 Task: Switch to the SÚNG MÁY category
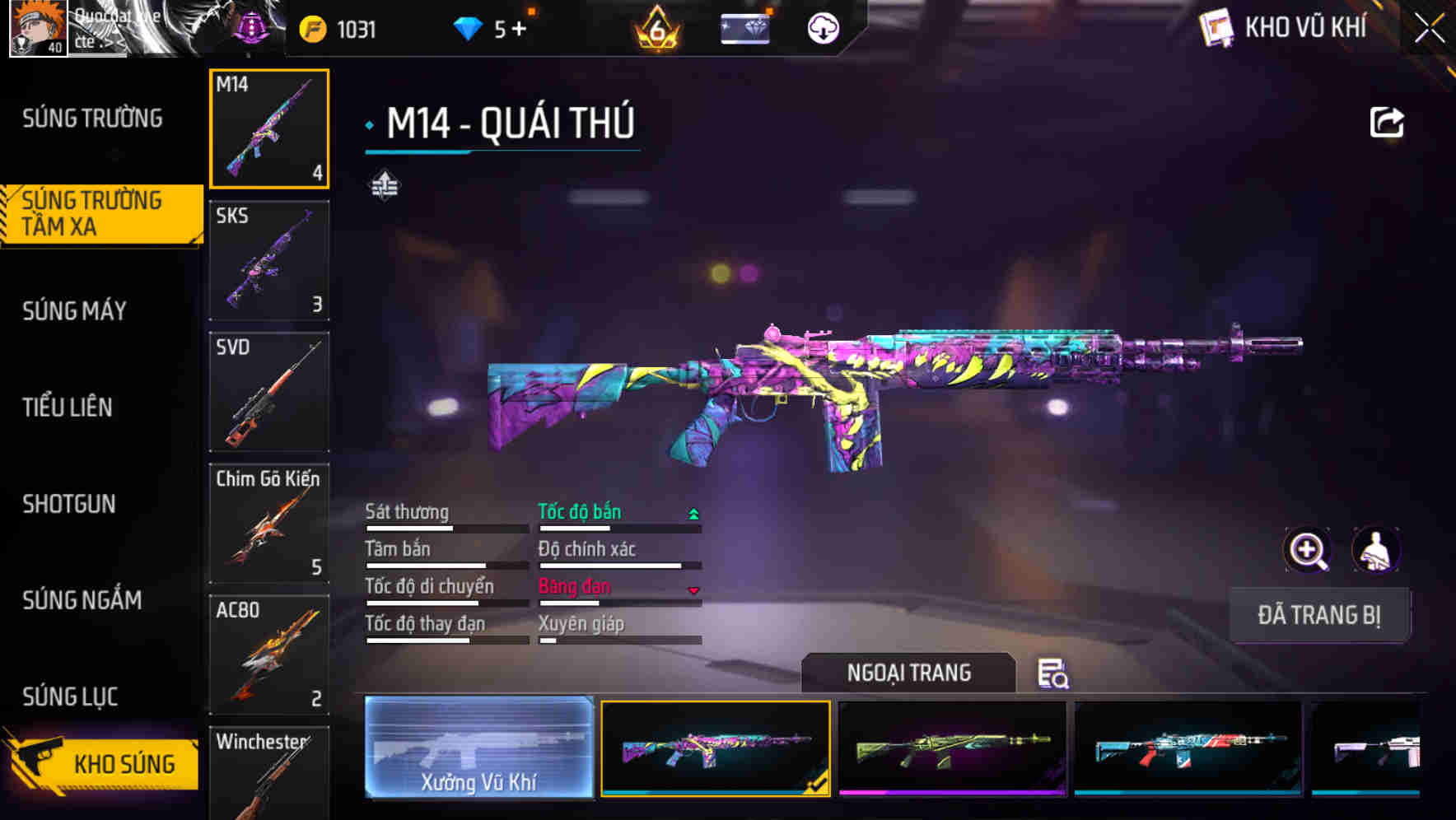click(74, 311)
